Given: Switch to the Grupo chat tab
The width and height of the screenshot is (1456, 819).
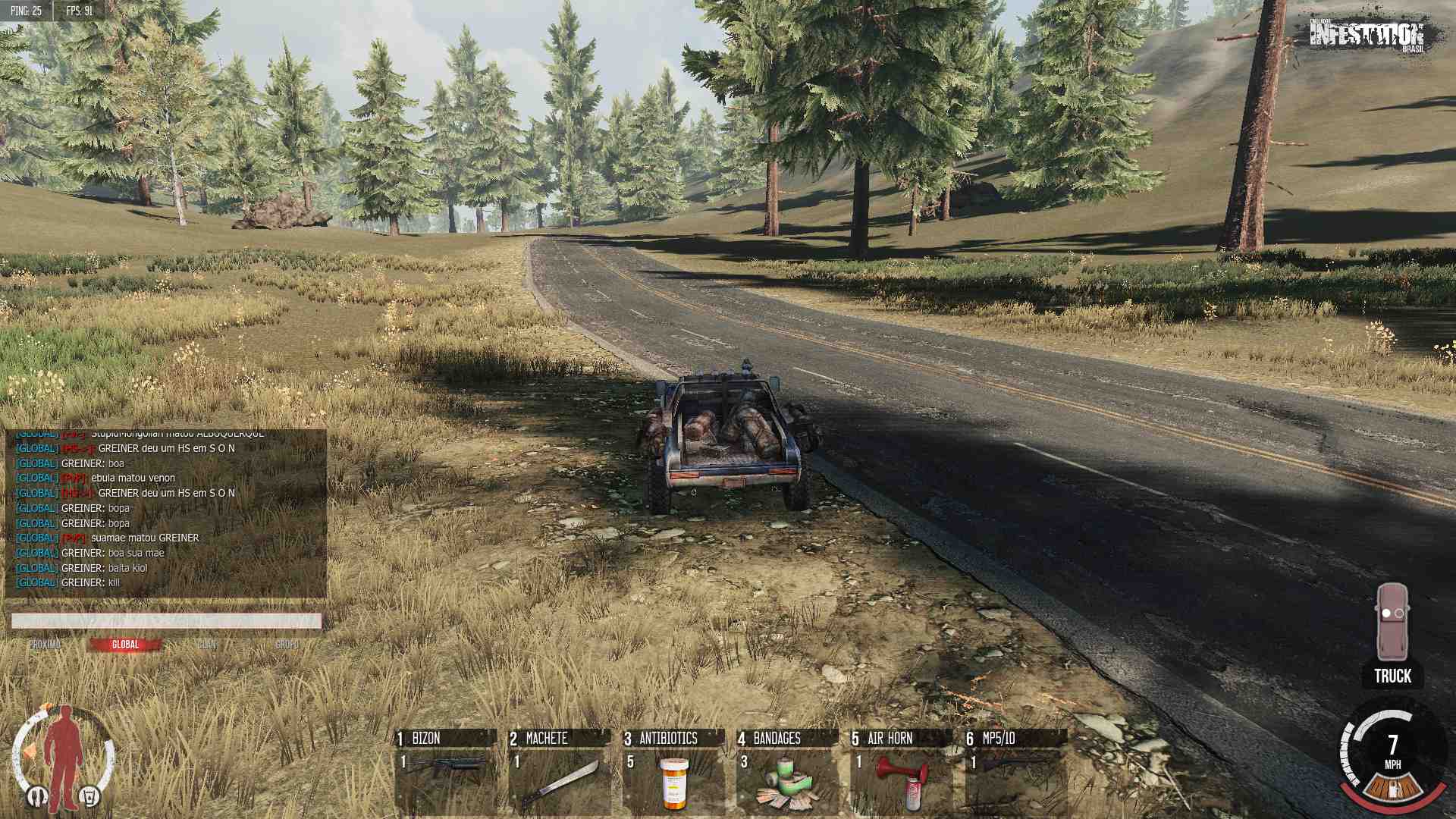Looking at the screenshot, I should 287,645.
